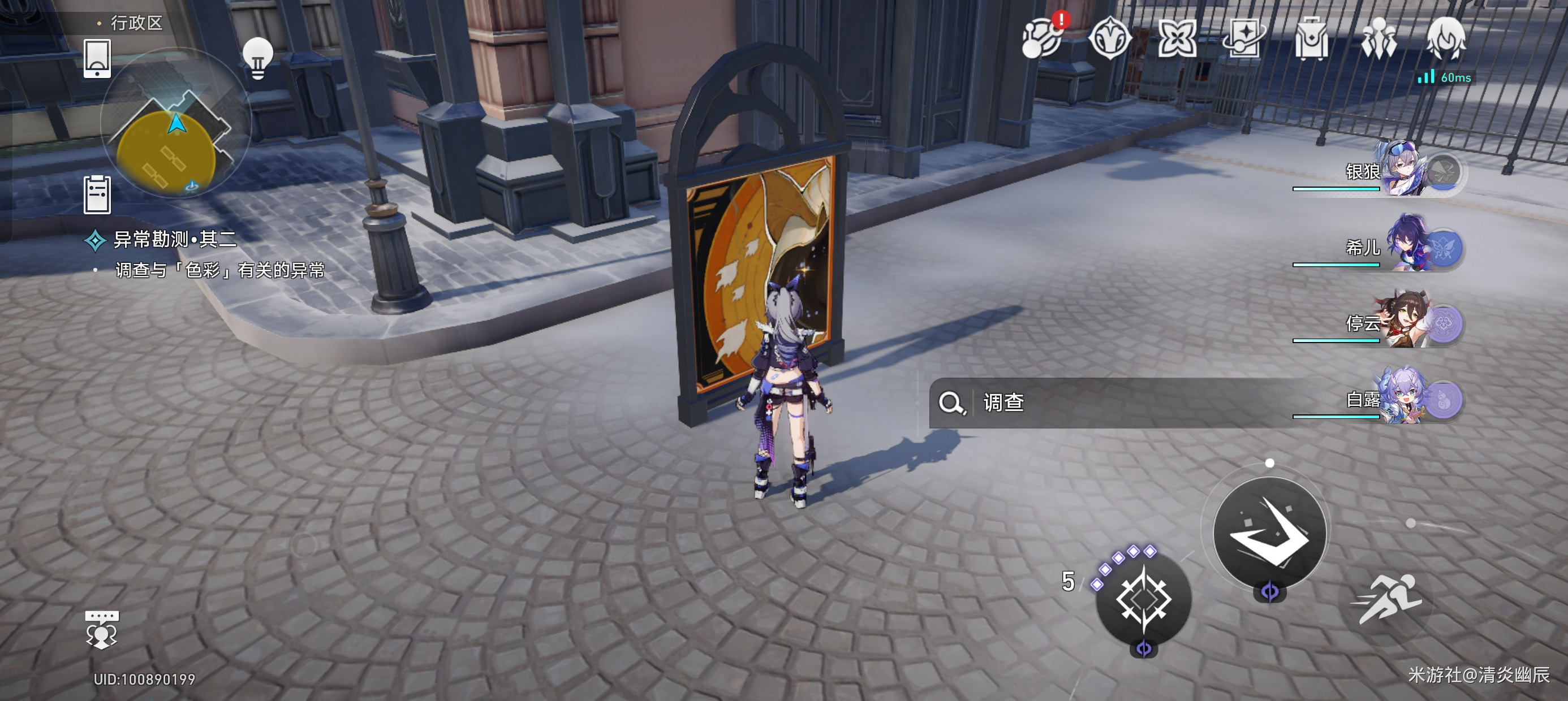Open the character head icon
The width and height of the screenshot is (1568, 701).
coord(1446,38)
